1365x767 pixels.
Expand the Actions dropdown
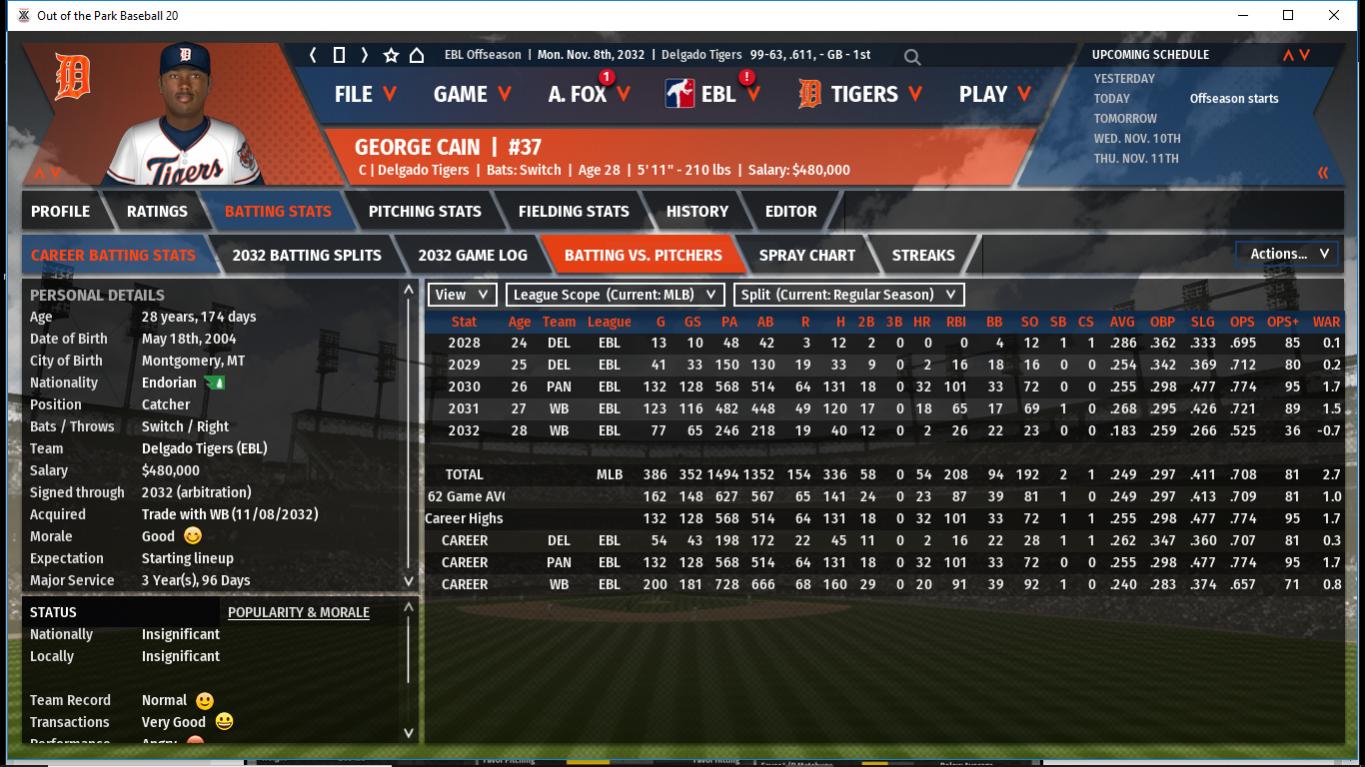click(1288, 254)
